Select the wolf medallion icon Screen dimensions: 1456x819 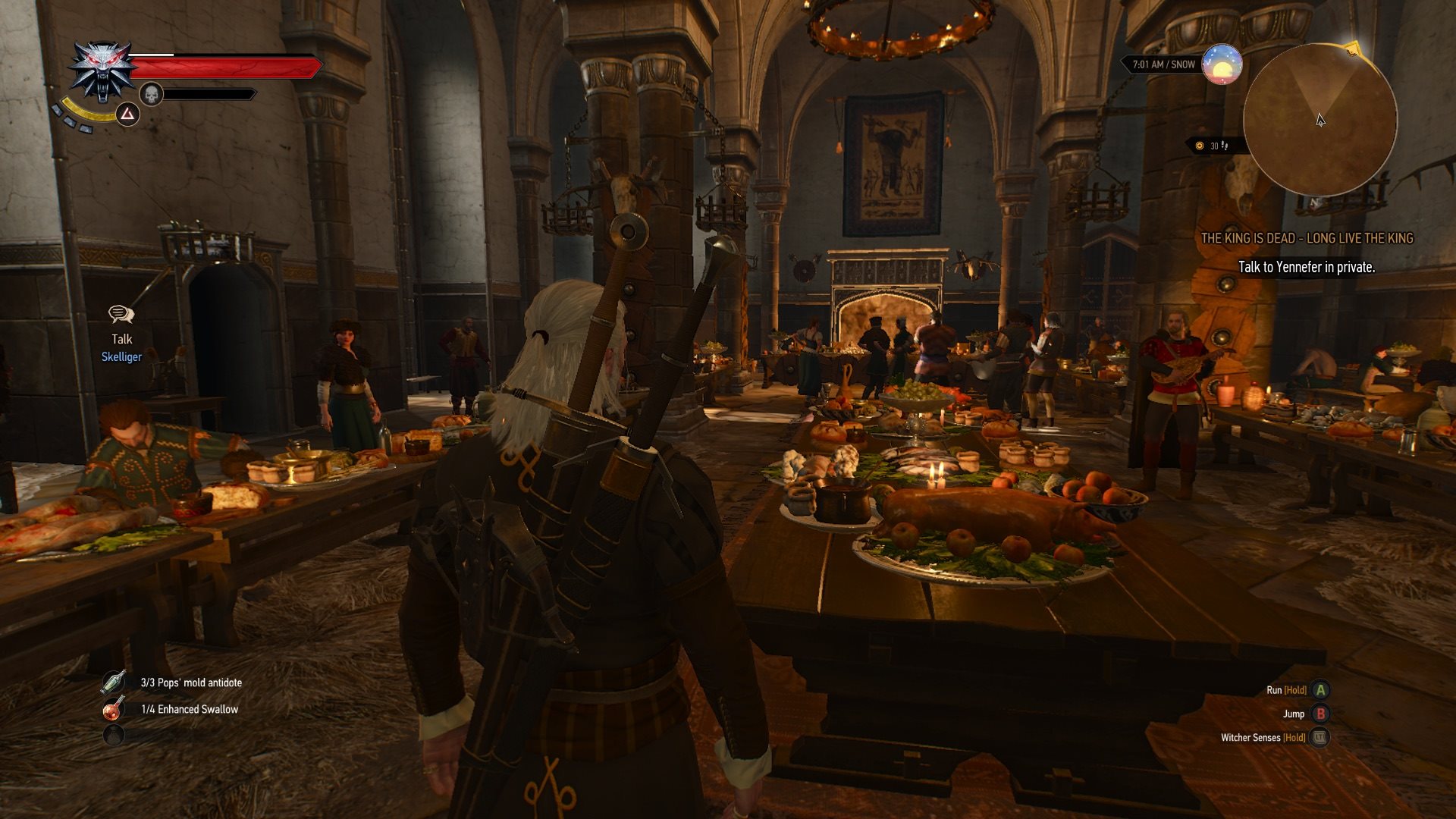coord(102,71)
